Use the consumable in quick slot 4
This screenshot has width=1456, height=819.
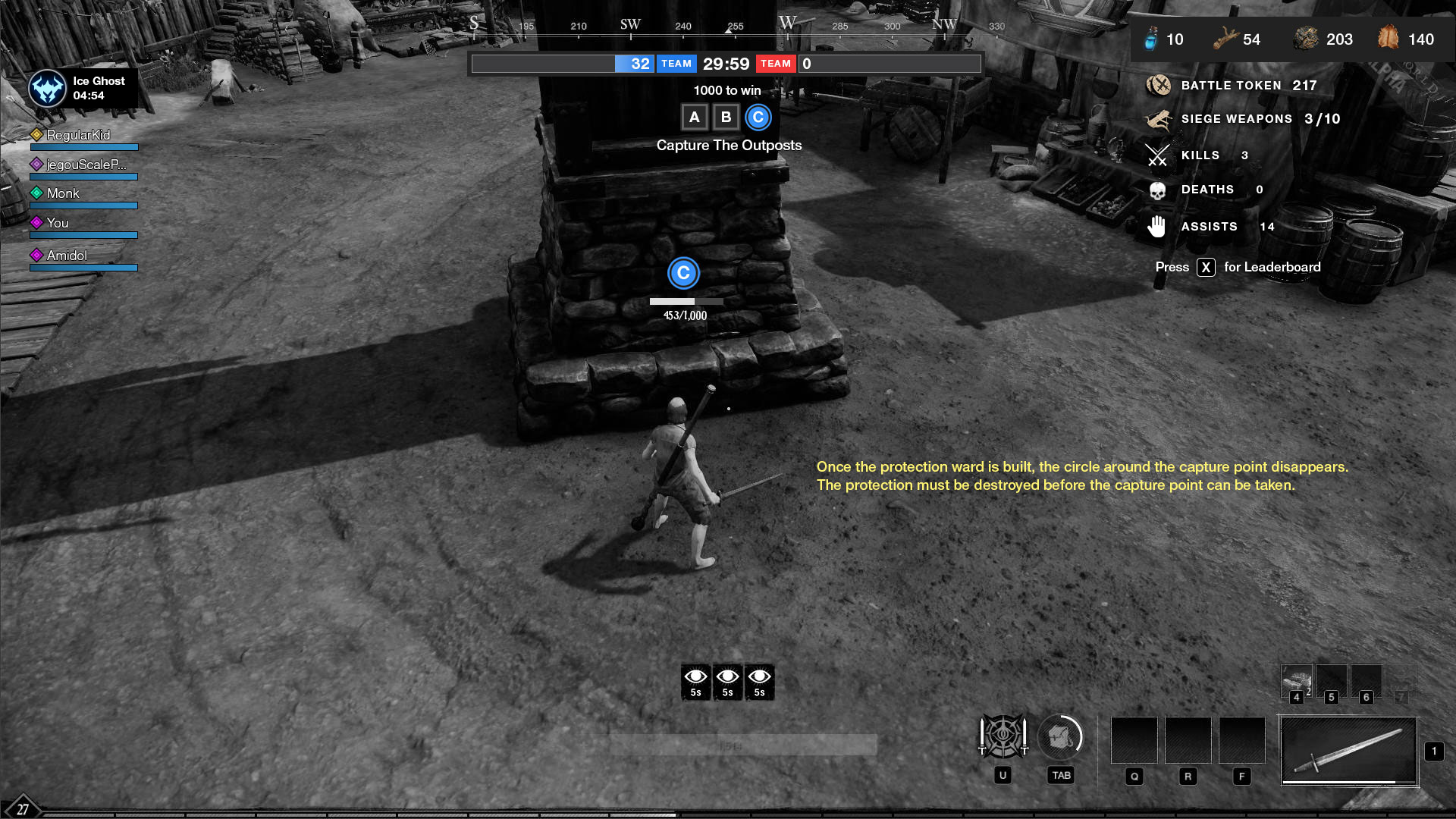1297,680
